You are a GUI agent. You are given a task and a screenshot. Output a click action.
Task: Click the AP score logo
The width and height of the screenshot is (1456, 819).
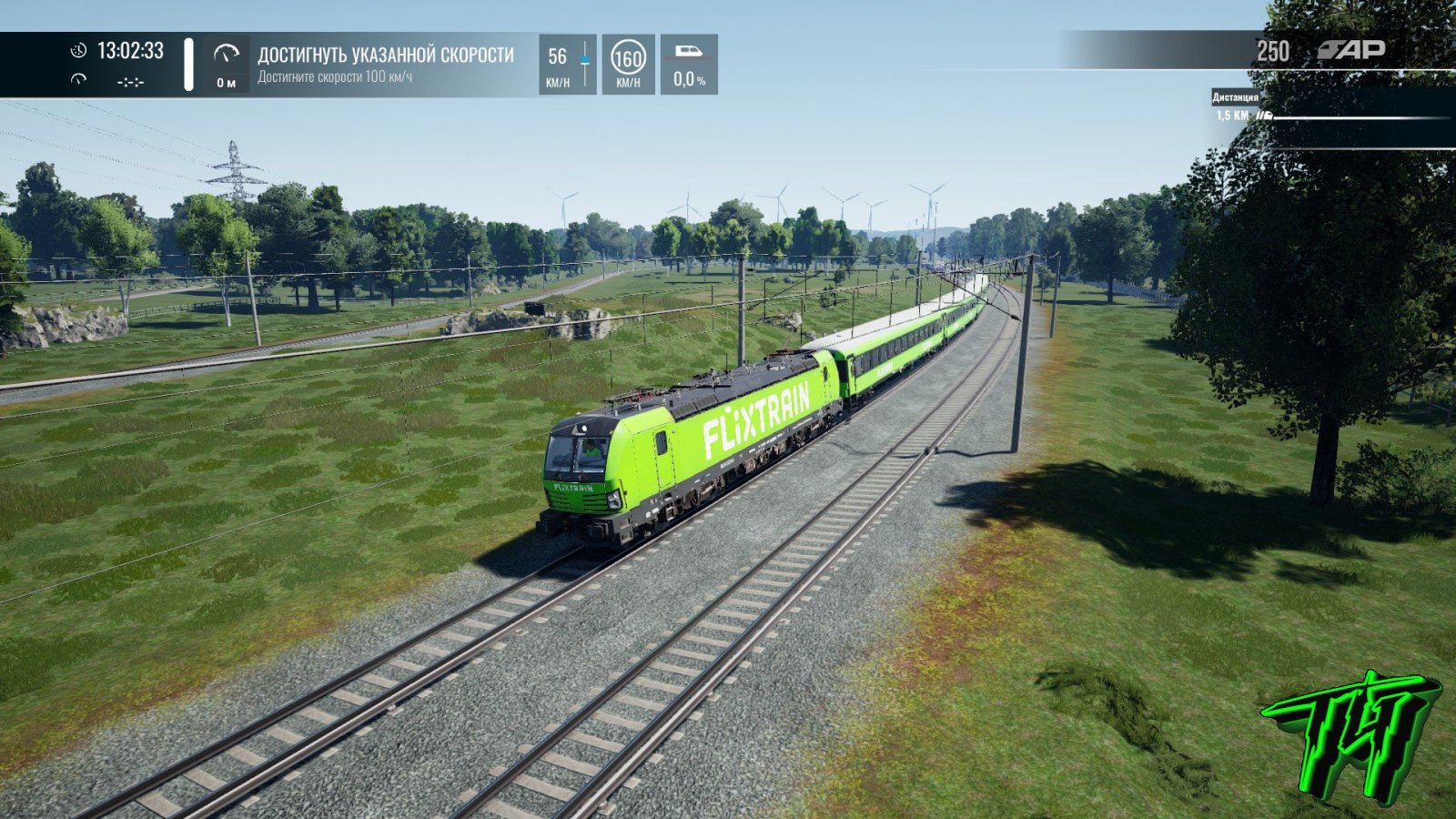[1351, 50]
